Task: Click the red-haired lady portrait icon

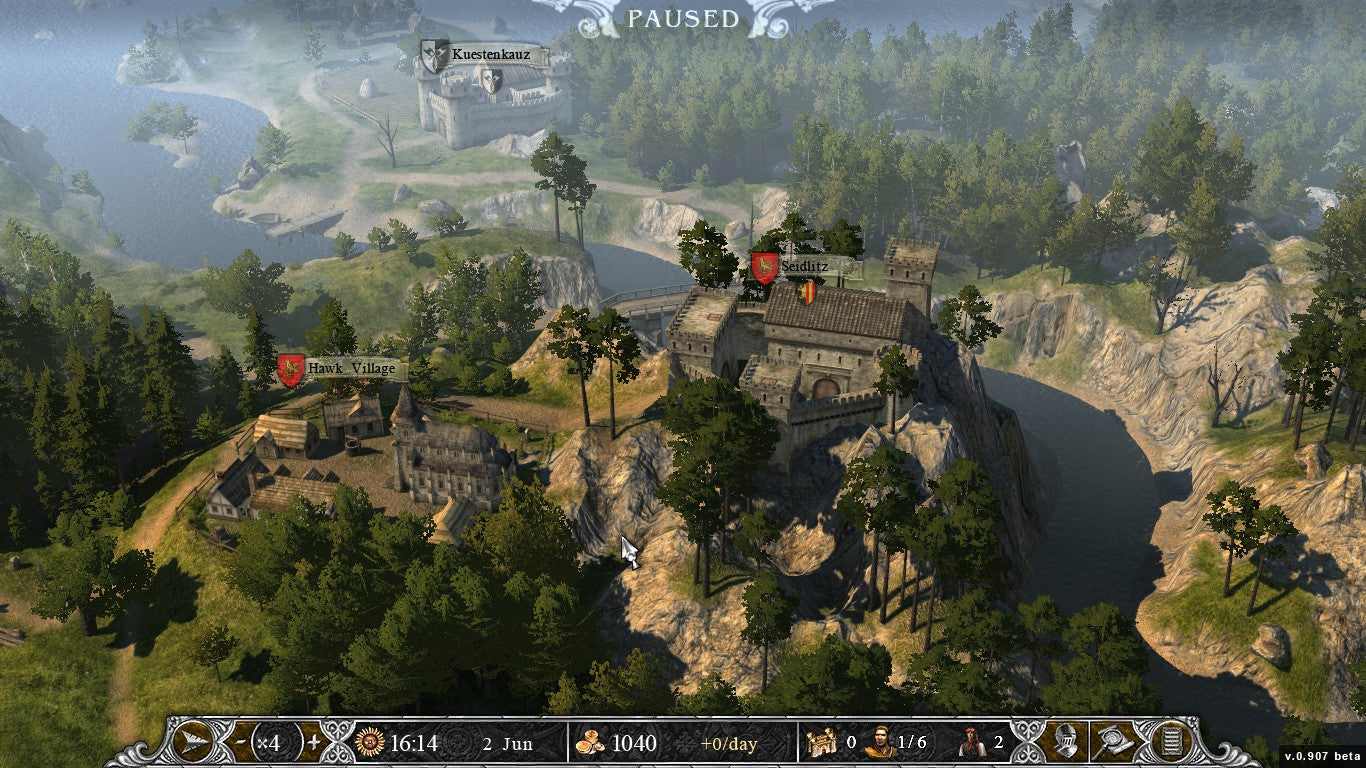Action: (970, 742)
